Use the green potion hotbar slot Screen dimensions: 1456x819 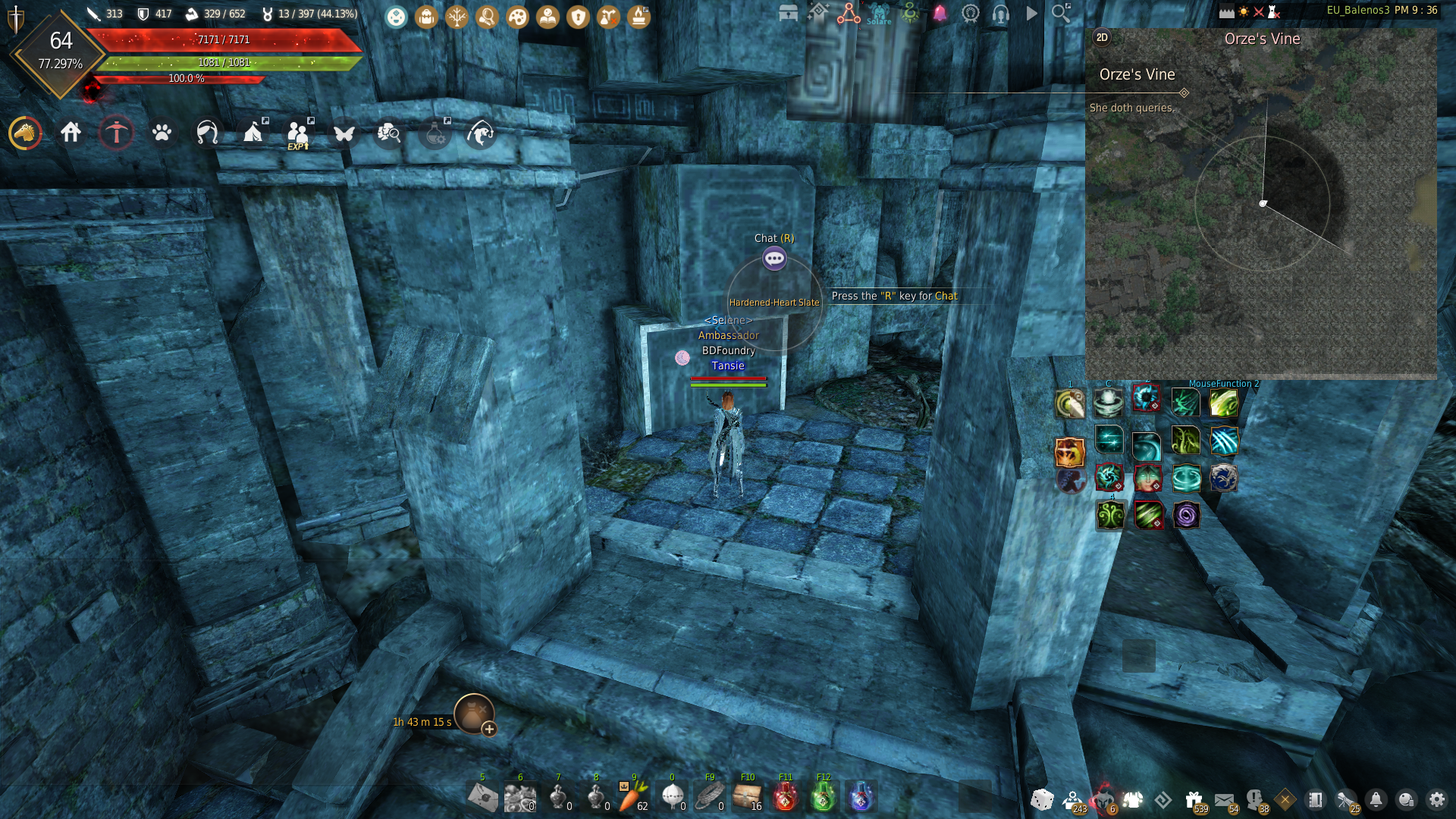(x=823, y=797)
